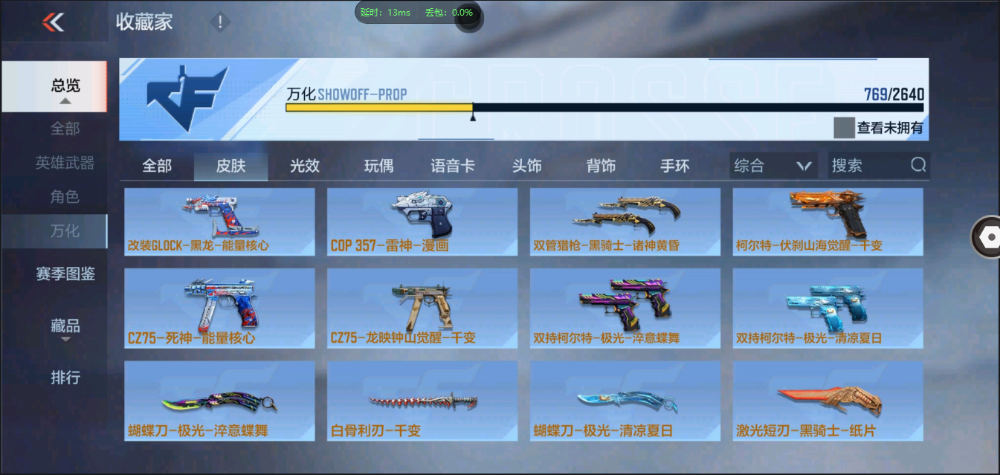Open the exclamation info icon beside 收藏家
This screenshot has width=1000, height=475.
(220, 22)
